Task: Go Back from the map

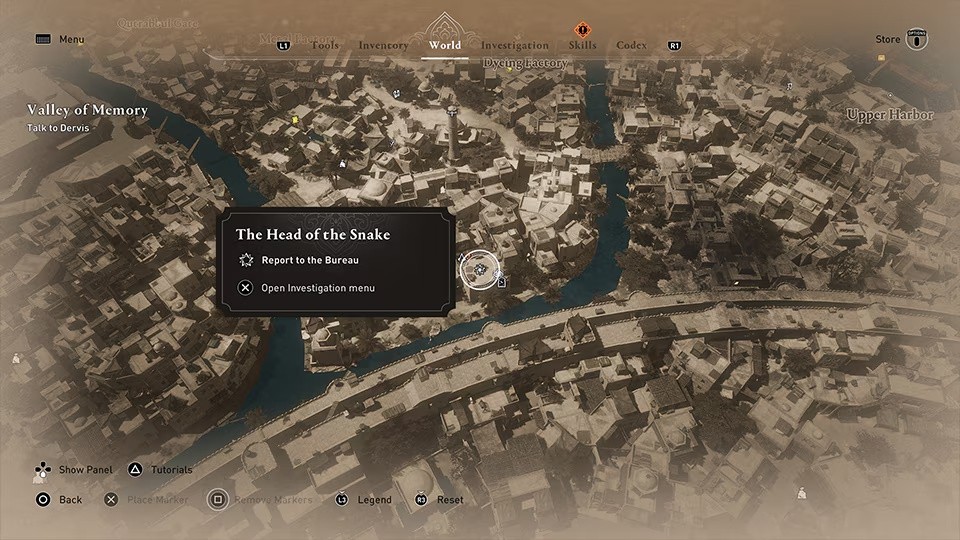Action: [x=70, y=500]
